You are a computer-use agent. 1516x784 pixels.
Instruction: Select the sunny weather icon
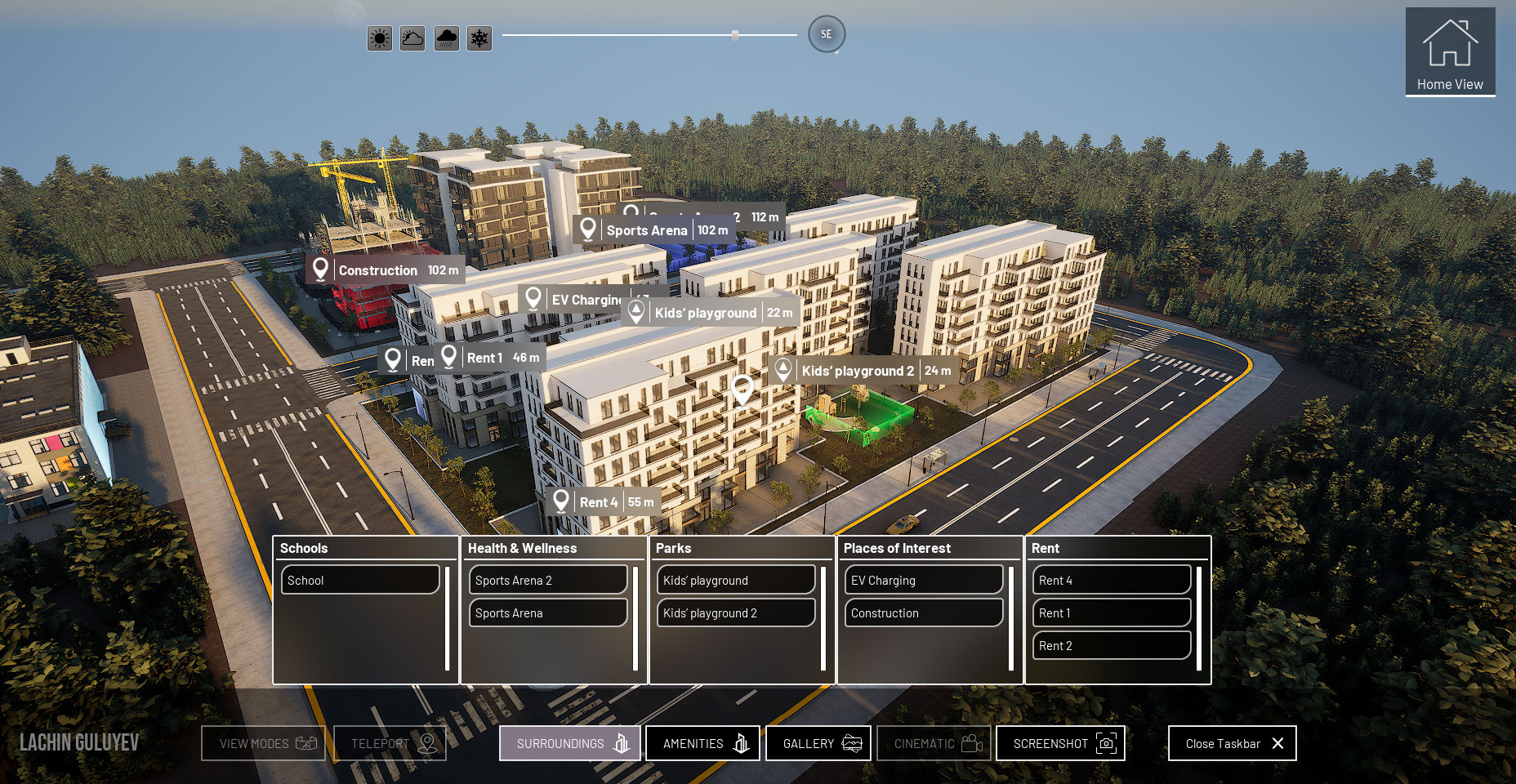(x=379, y=38)
